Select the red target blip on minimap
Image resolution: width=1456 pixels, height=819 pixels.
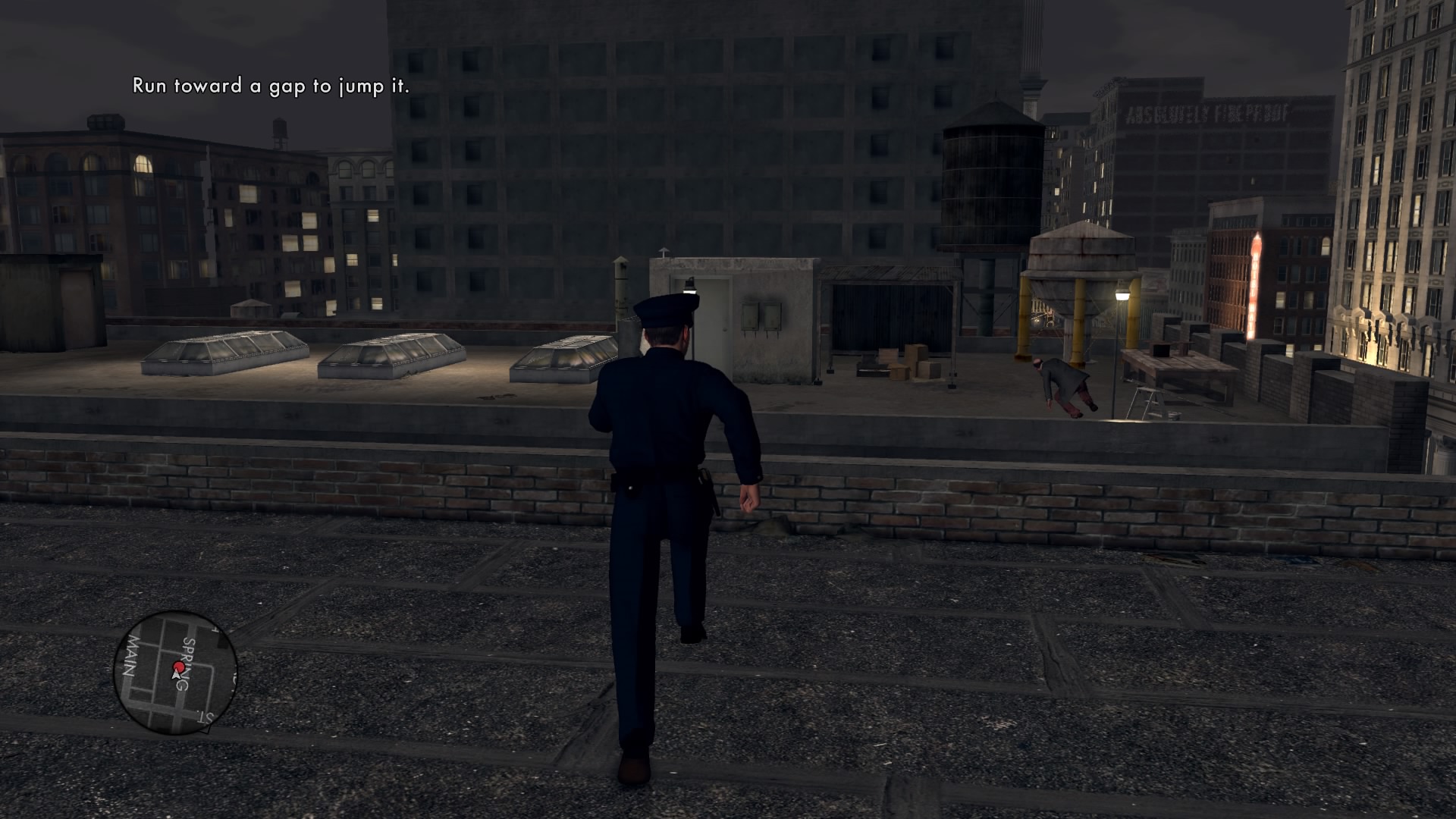[x=179, y=667]
